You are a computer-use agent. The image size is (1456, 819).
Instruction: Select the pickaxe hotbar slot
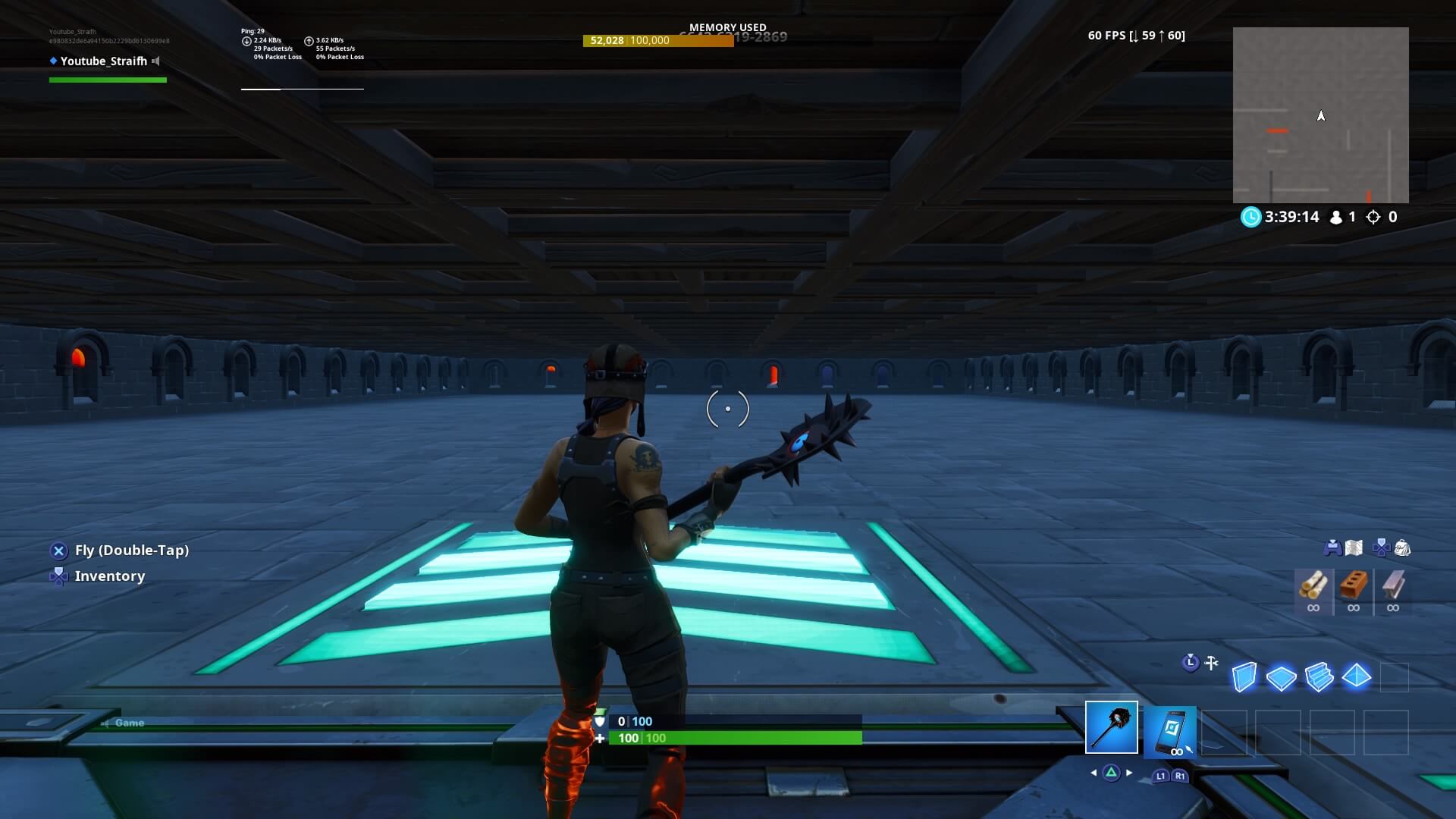(x=1112, y=726)
